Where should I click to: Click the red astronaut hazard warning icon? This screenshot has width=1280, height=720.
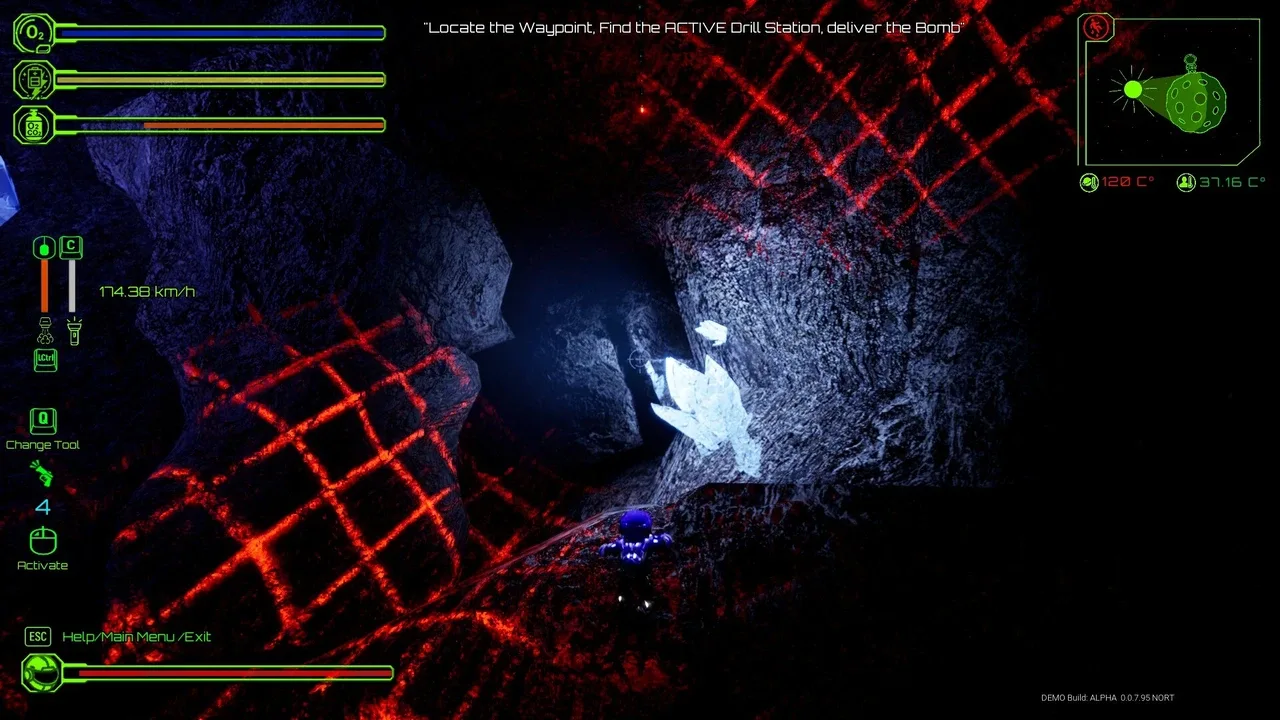point(1098,27)
